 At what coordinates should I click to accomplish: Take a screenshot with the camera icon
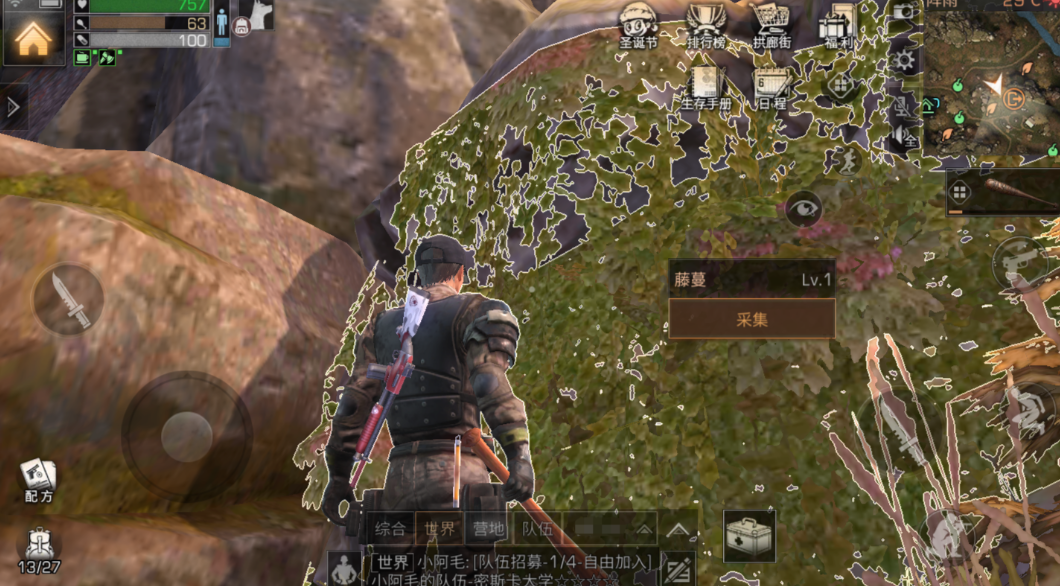tap(904, 12)
